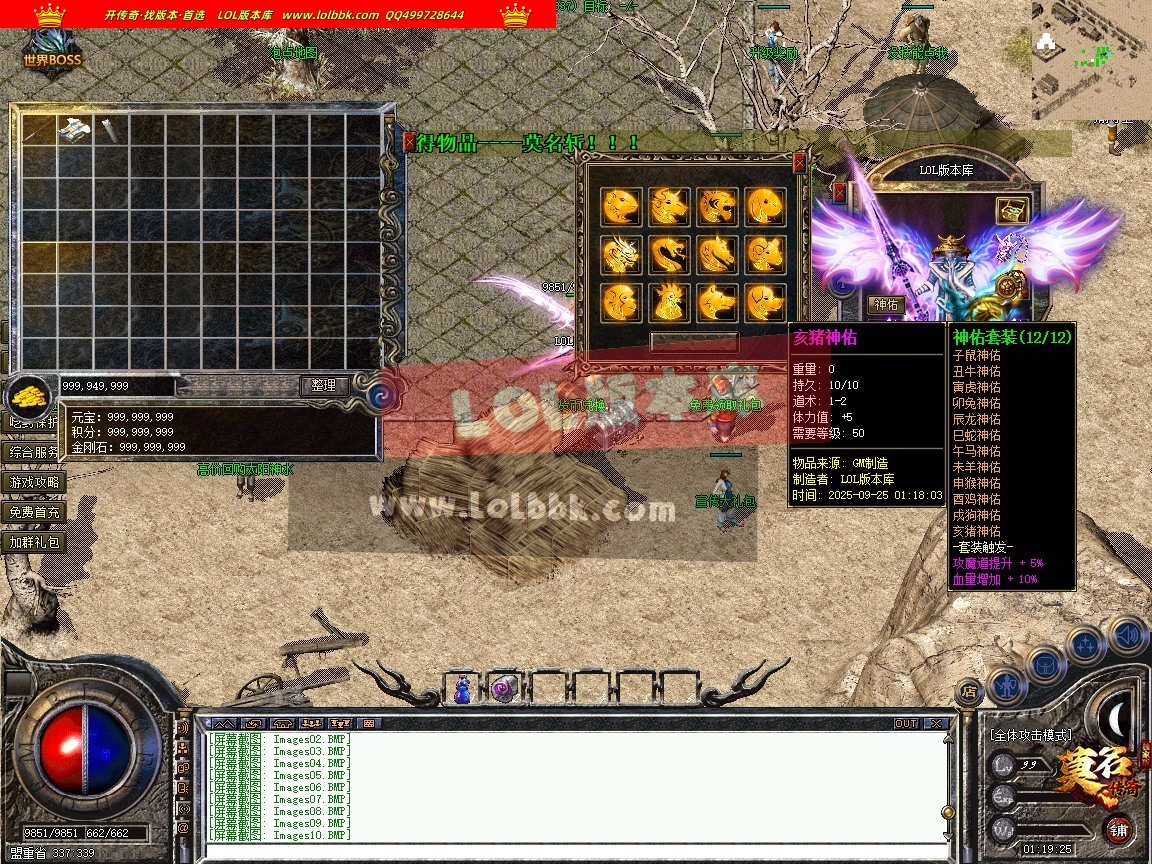
Task: Click the 神佑 button on character panel
Action: coord(886,304)
